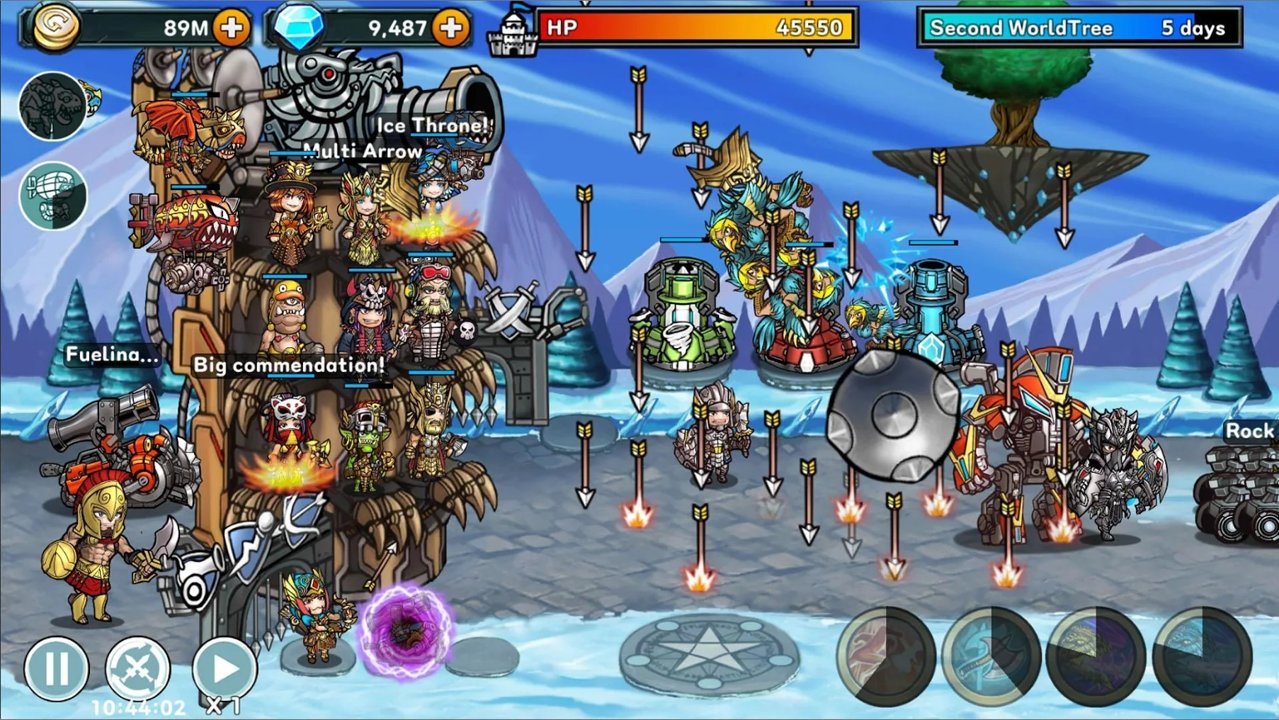1279x720 pixels.
Task: Change game speed with the play button
Action: click(x=223, y=668)
